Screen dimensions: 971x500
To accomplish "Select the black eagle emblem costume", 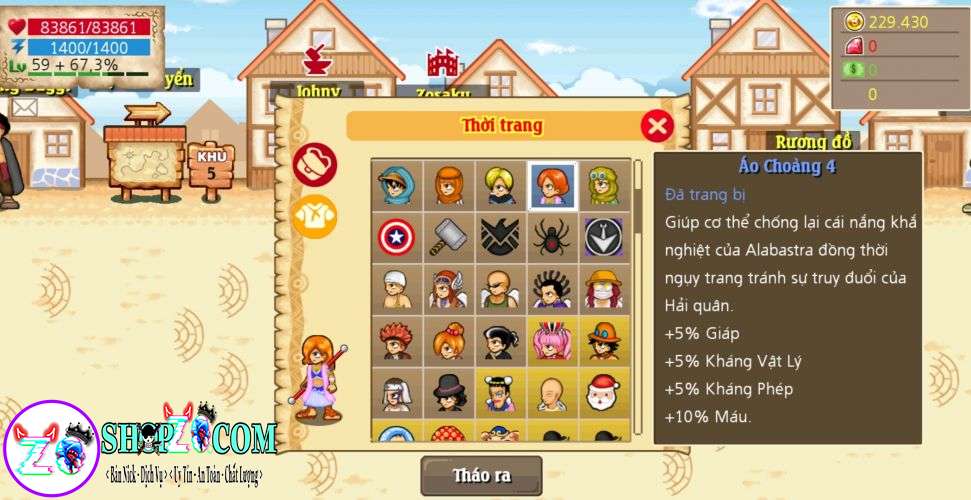I will click(x=500, y=237).
